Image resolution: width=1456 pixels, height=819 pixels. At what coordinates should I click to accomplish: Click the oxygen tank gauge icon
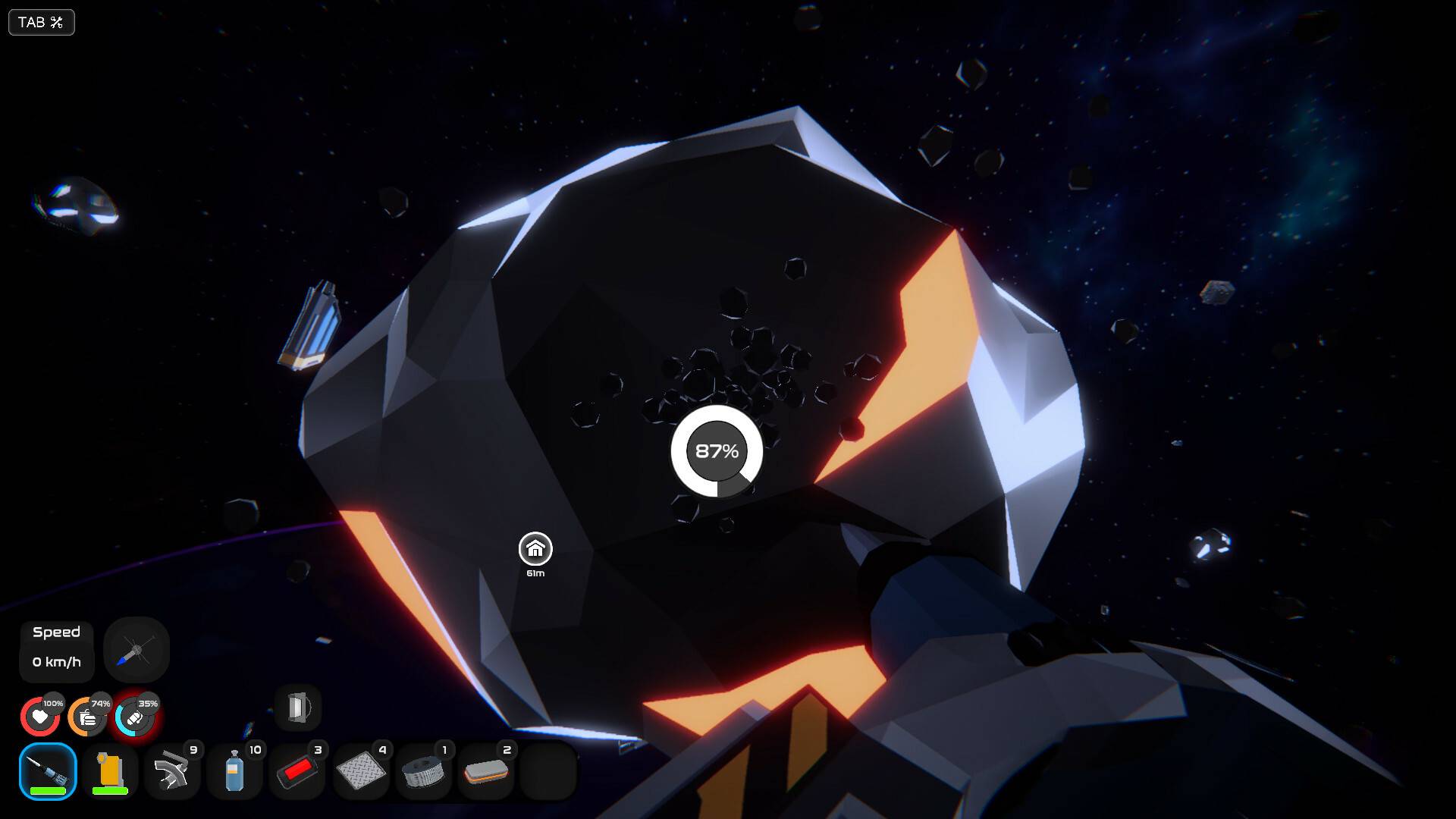pyautogui.click(x=134, y=717)
